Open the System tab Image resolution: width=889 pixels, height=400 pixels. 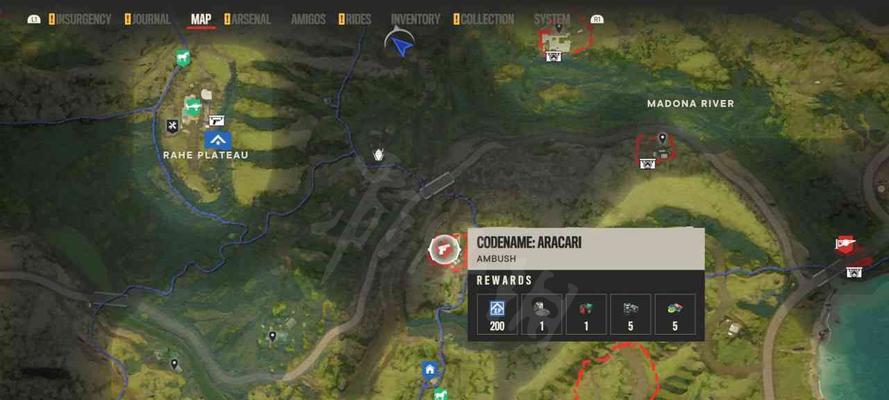(x=552, y=19)
